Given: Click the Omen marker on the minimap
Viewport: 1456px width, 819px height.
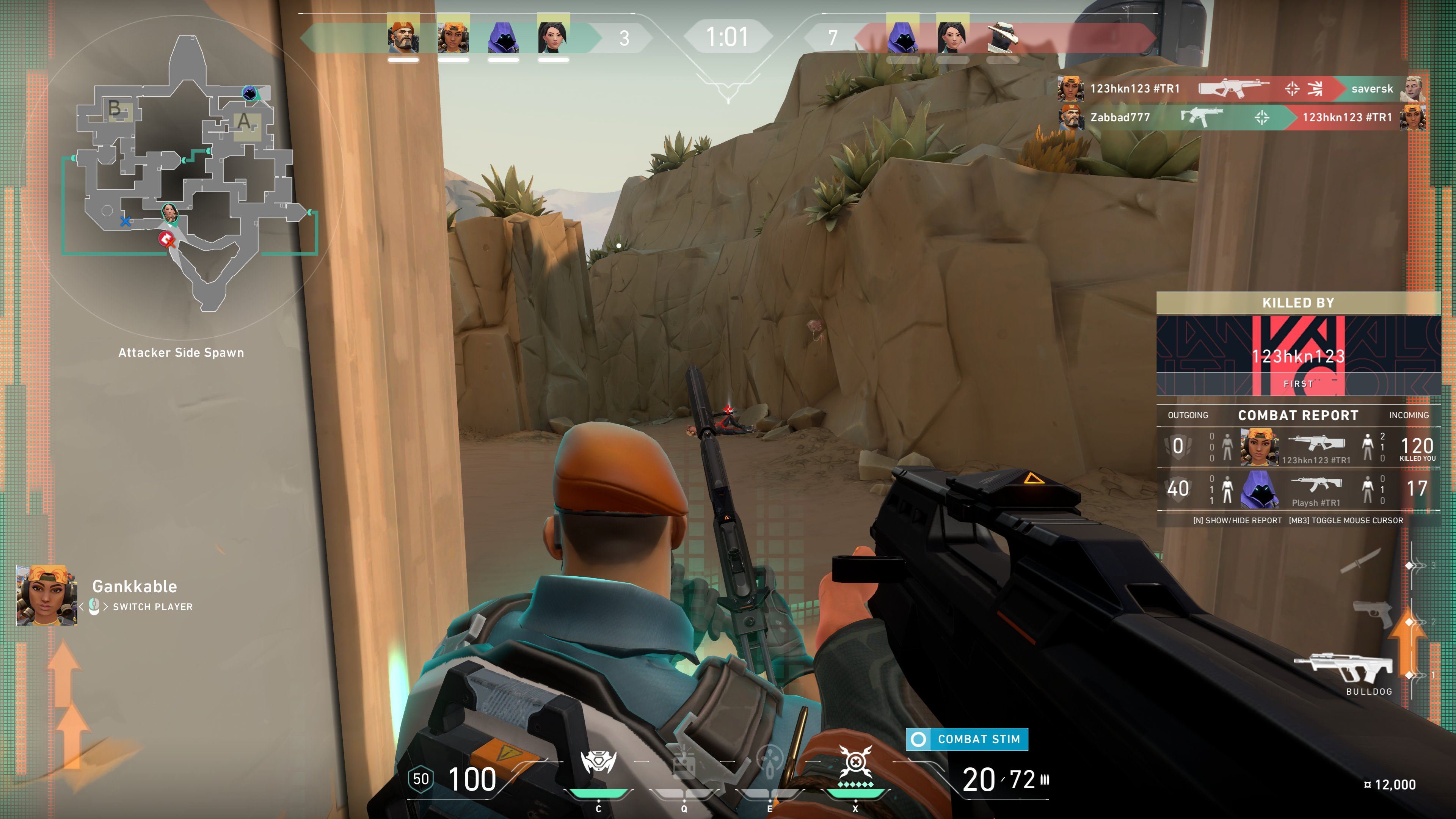Looking at the screenshot, I should click(x=249, y=93).
